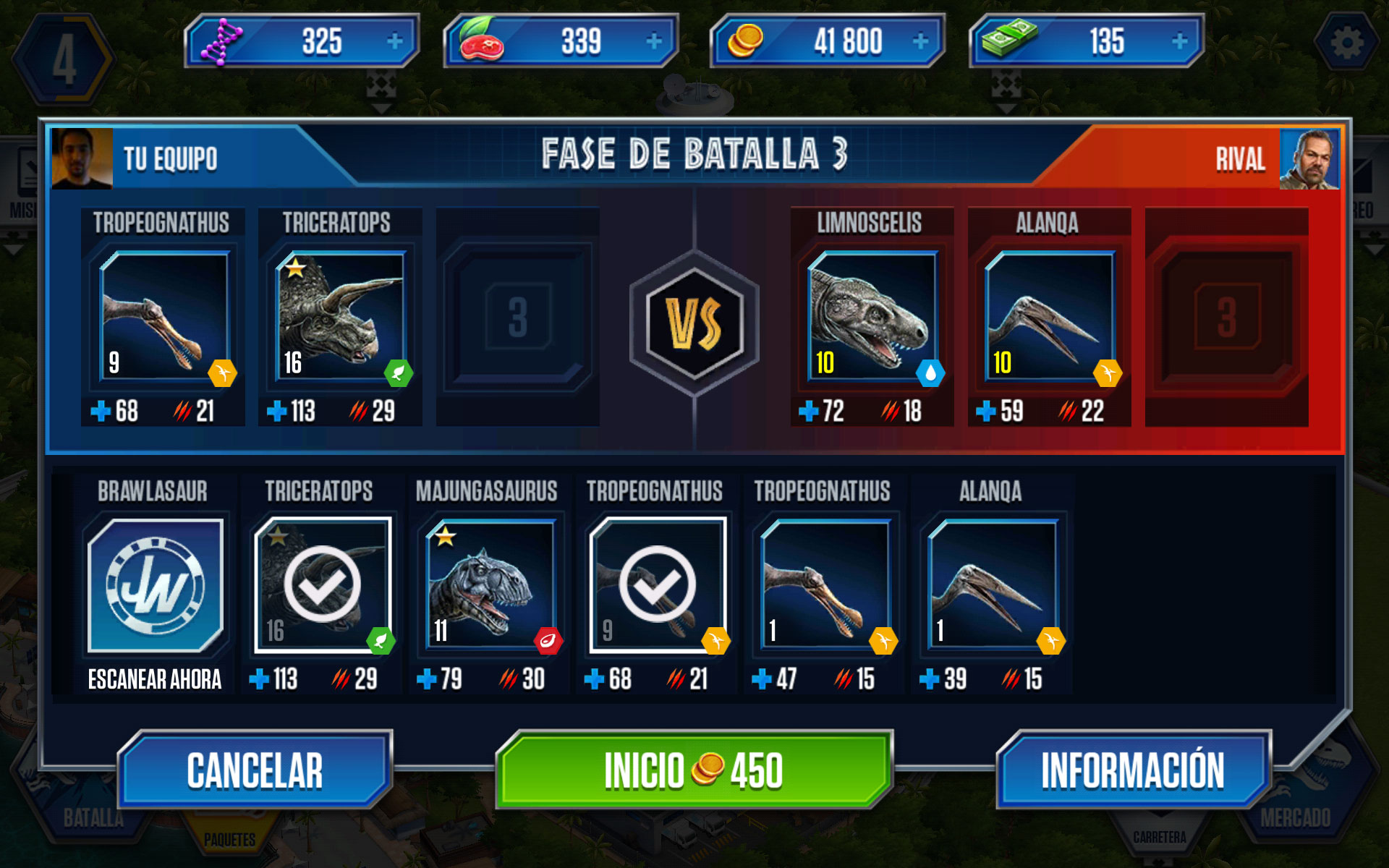Screen dimensions: 1389x868
Task: Buy more coins with the plus button
Action: 920,41
